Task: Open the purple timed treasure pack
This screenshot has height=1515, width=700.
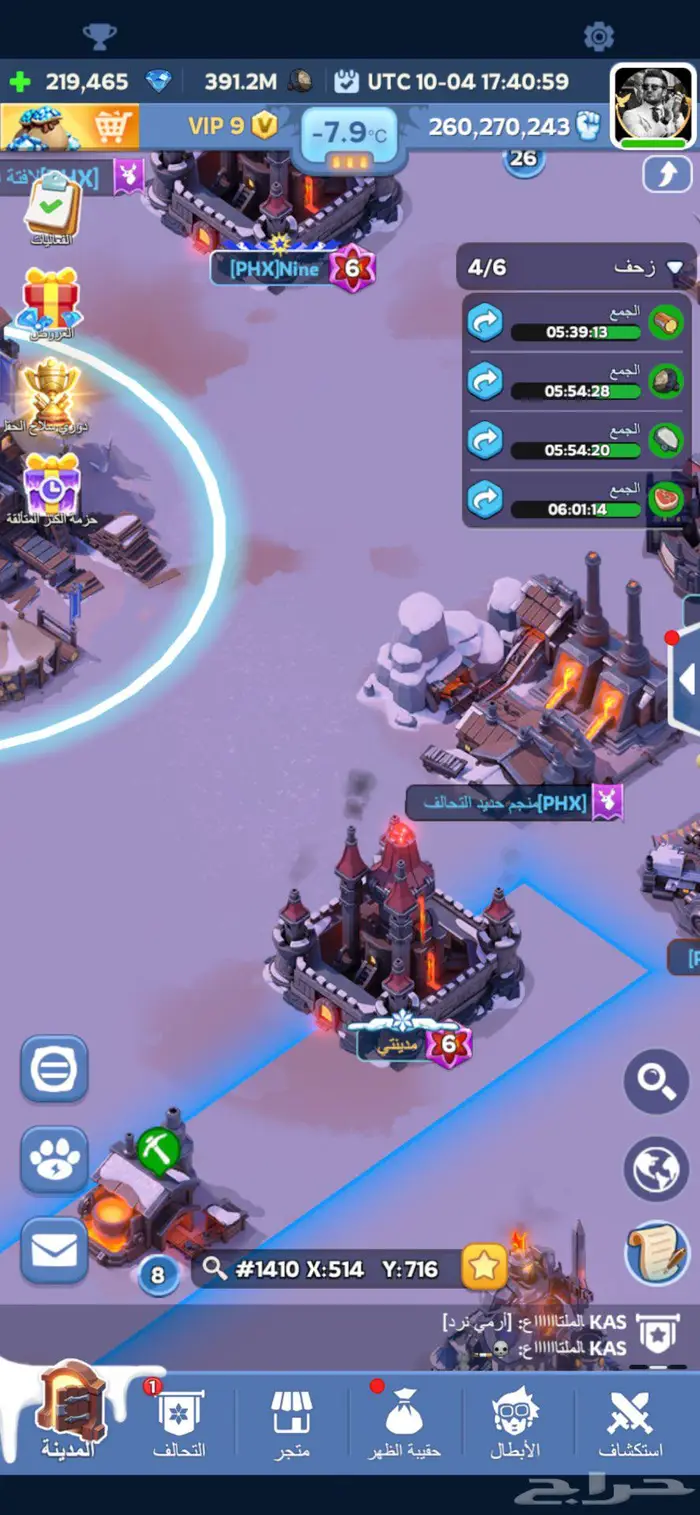Action: click(52, 485)
